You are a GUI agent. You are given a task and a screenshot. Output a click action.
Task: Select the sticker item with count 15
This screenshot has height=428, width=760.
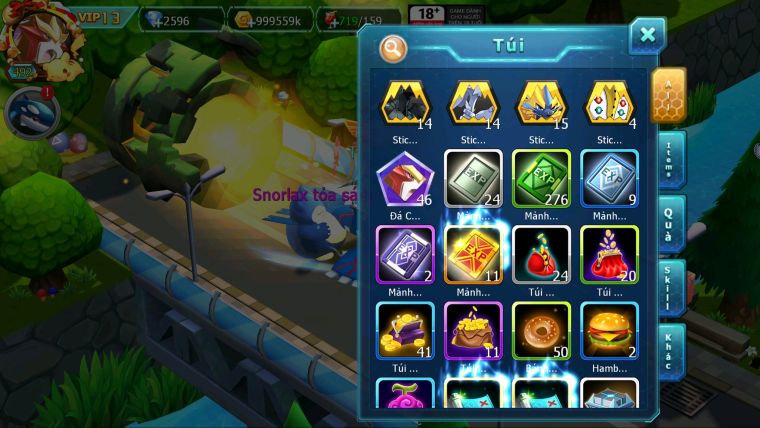tap(541, 103)
